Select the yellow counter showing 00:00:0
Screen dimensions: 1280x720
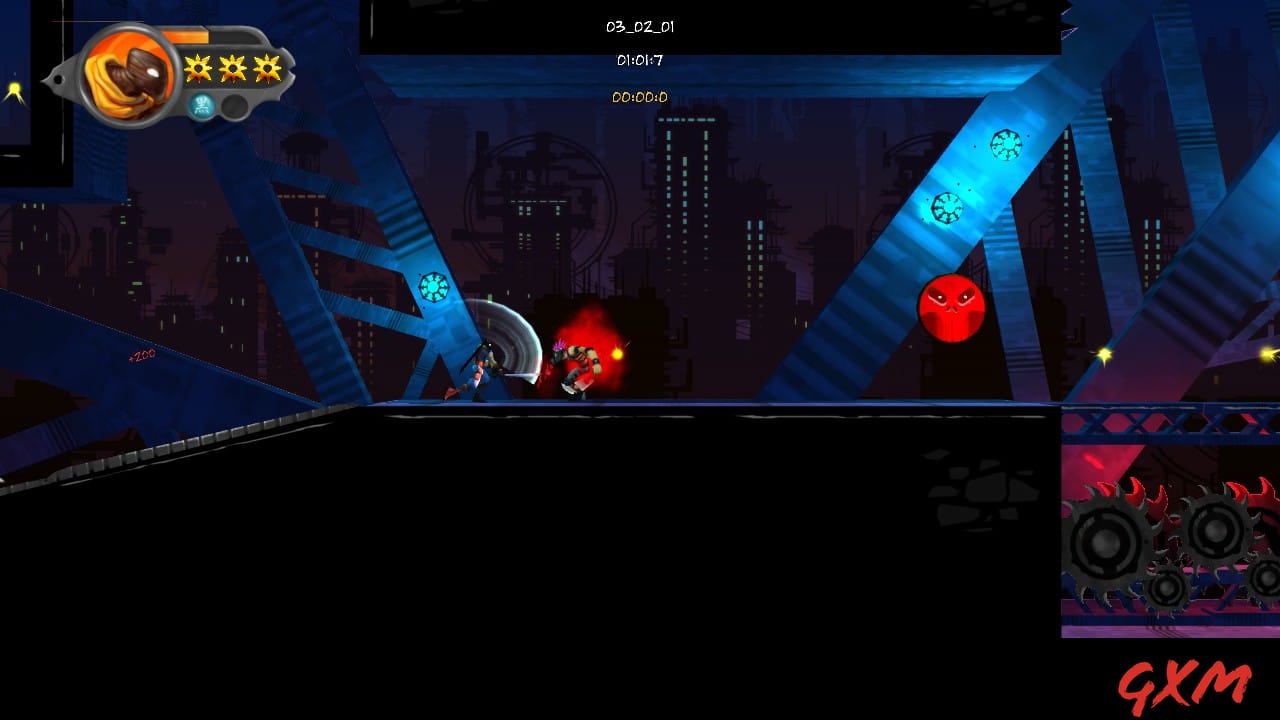pos(641,97)
